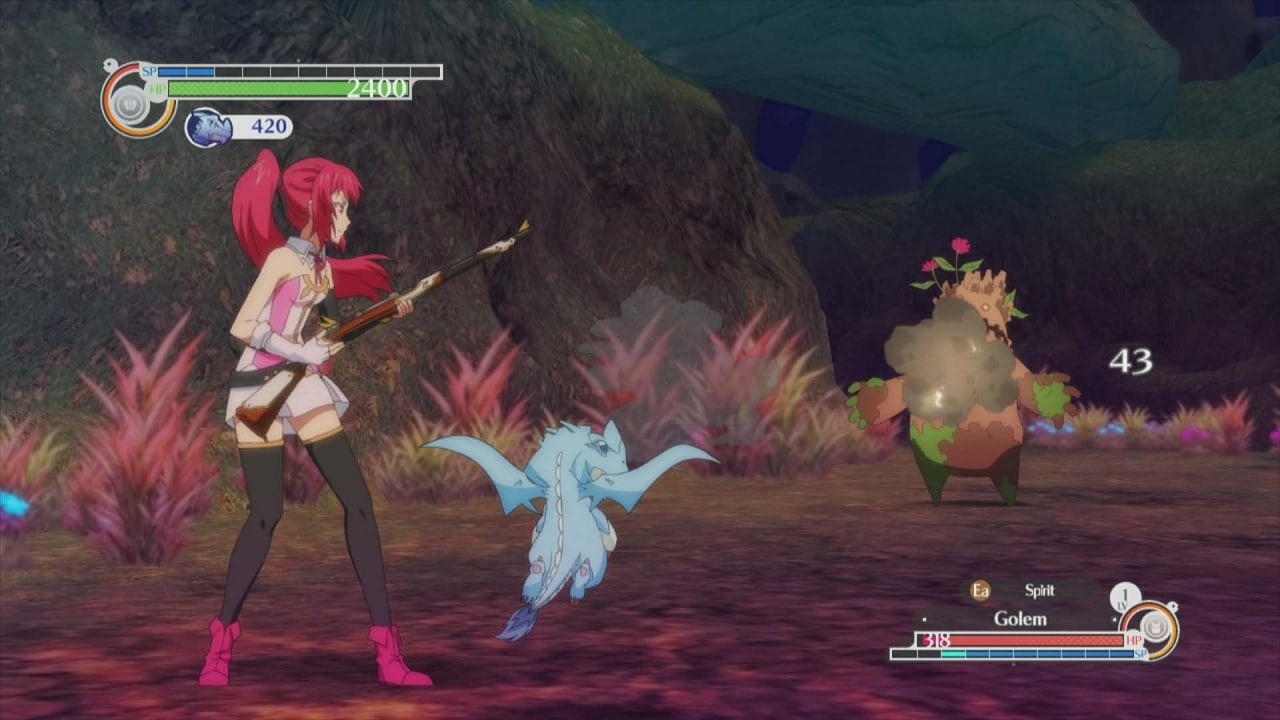Click the brown Ea element icon
Image resolution: width=1280 pixels, height=720 pixels.
coord(980,591)
